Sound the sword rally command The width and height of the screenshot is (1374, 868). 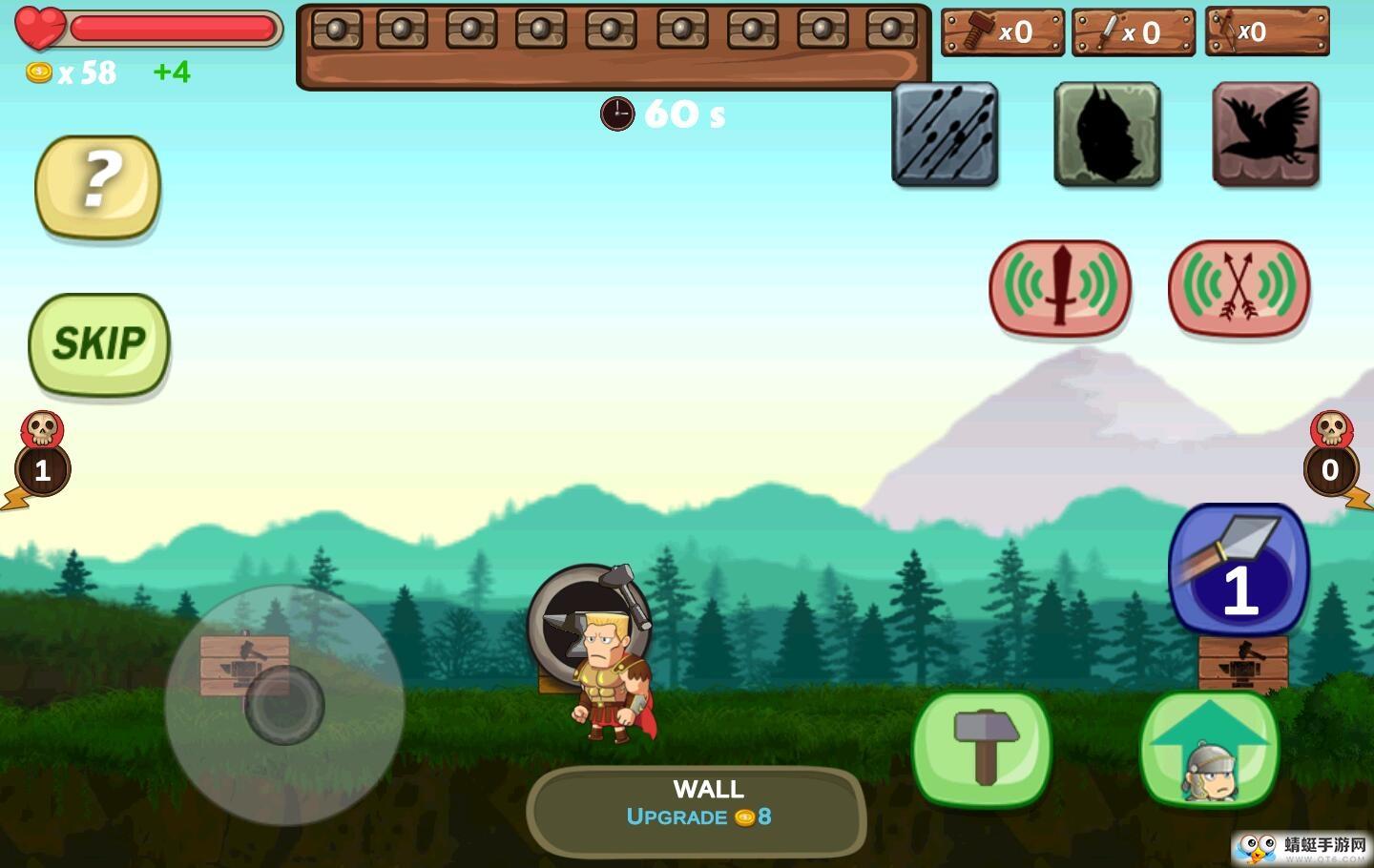tap(1059, 287)
